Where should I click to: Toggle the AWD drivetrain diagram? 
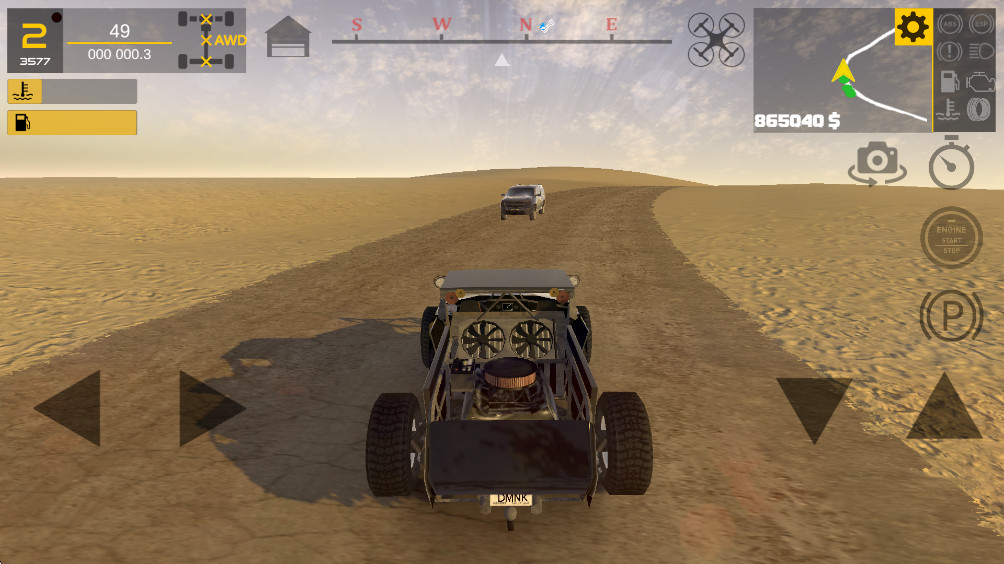coord(212,41)
